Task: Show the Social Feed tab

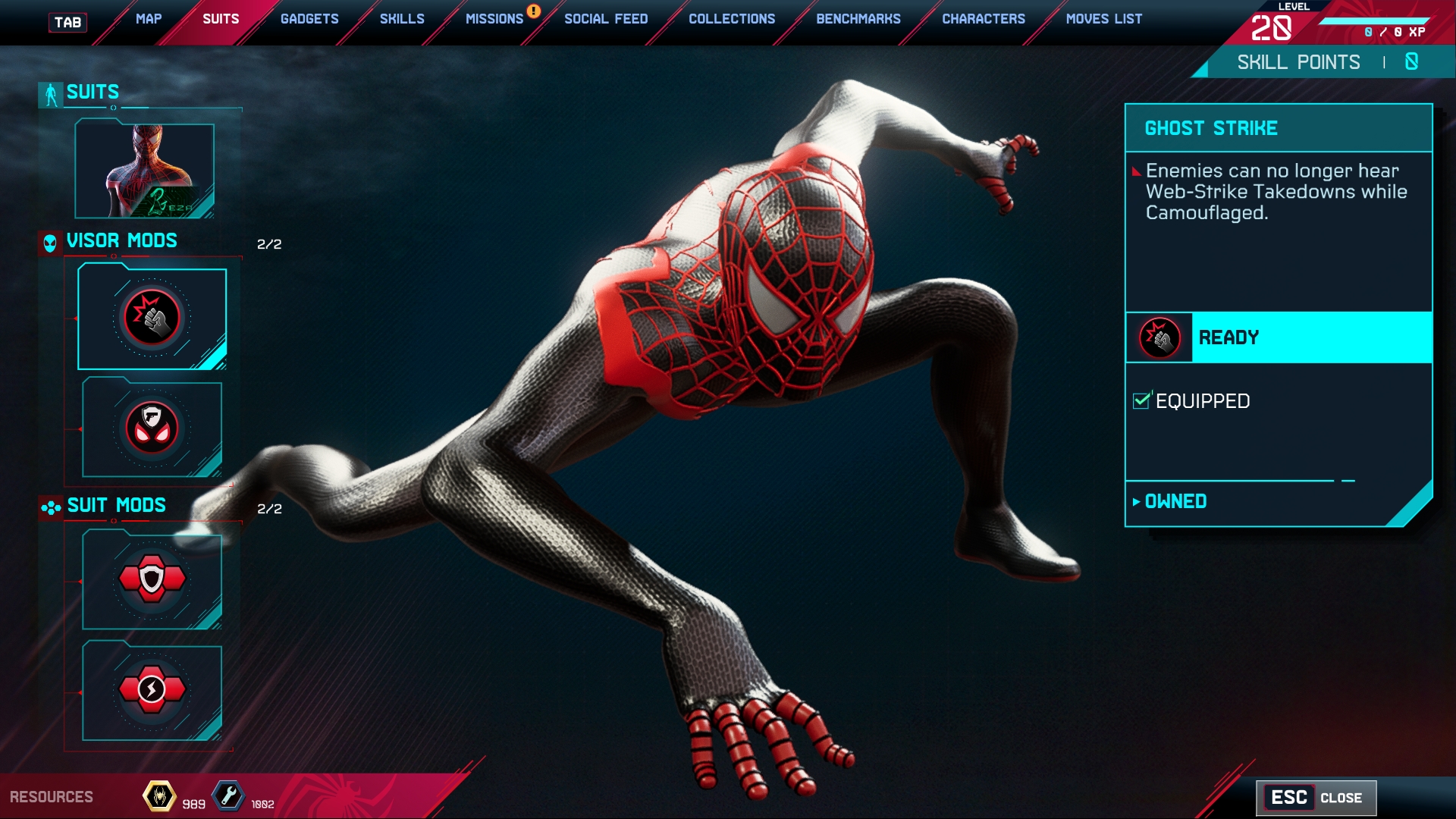Action: click(606, 19)
